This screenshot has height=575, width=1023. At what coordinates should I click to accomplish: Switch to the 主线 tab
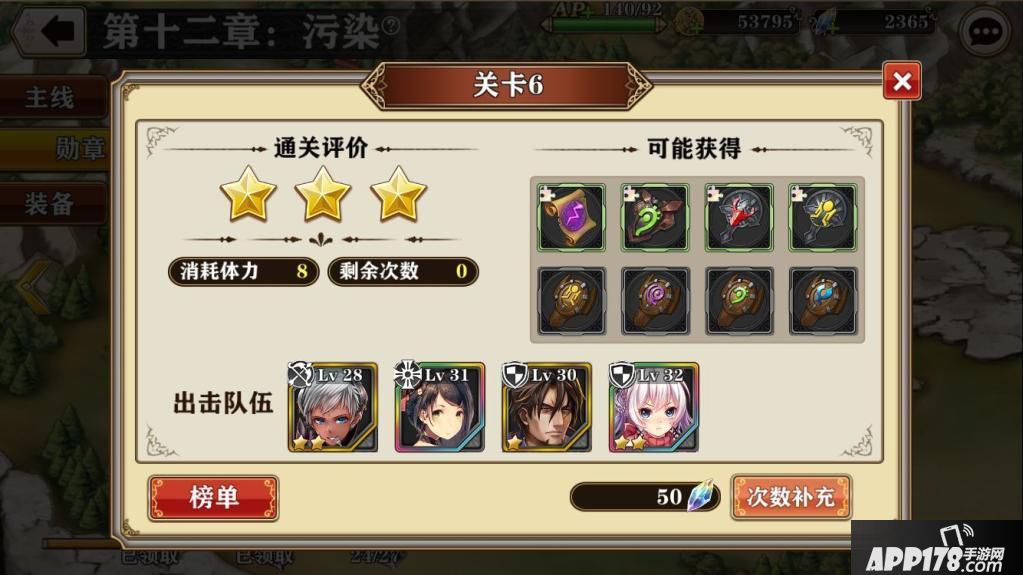point(50,98)
